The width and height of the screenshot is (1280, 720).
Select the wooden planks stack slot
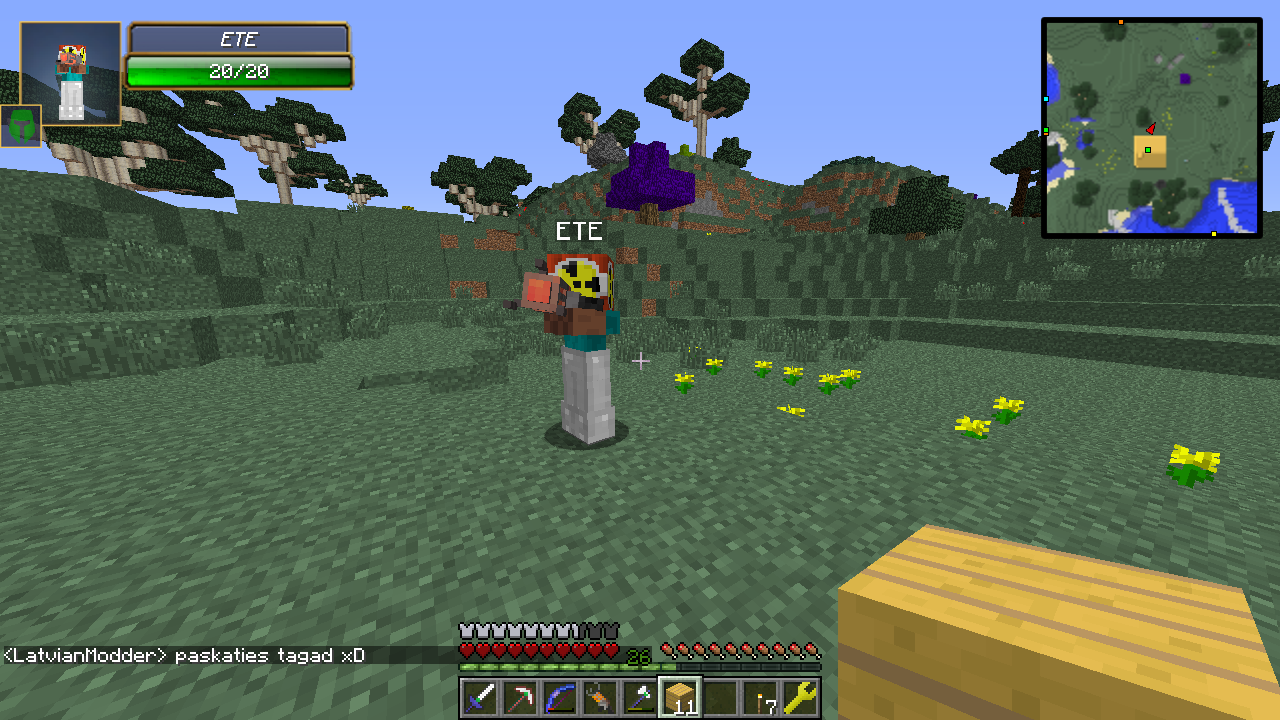pyautogui.click(x=680, y=697)
